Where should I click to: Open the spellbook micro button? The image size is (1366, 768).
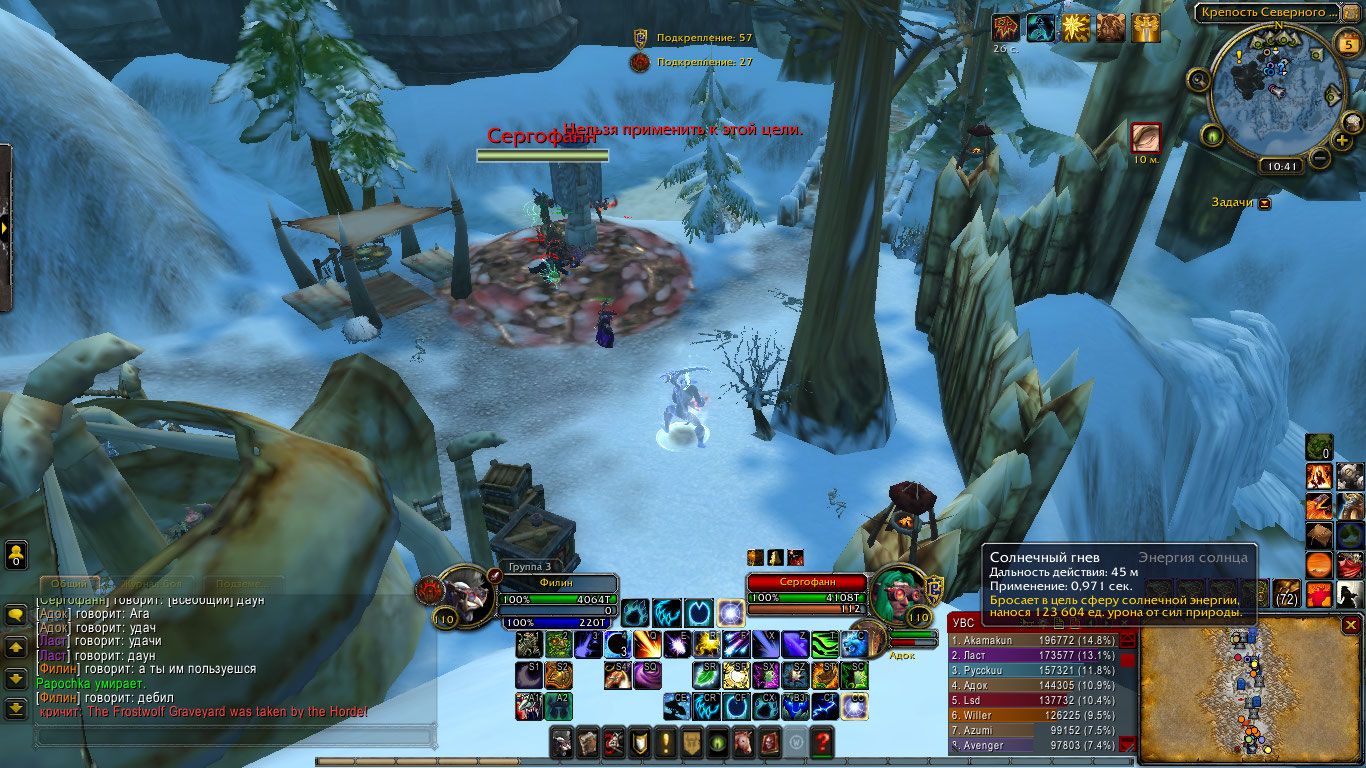pos(587,742)
